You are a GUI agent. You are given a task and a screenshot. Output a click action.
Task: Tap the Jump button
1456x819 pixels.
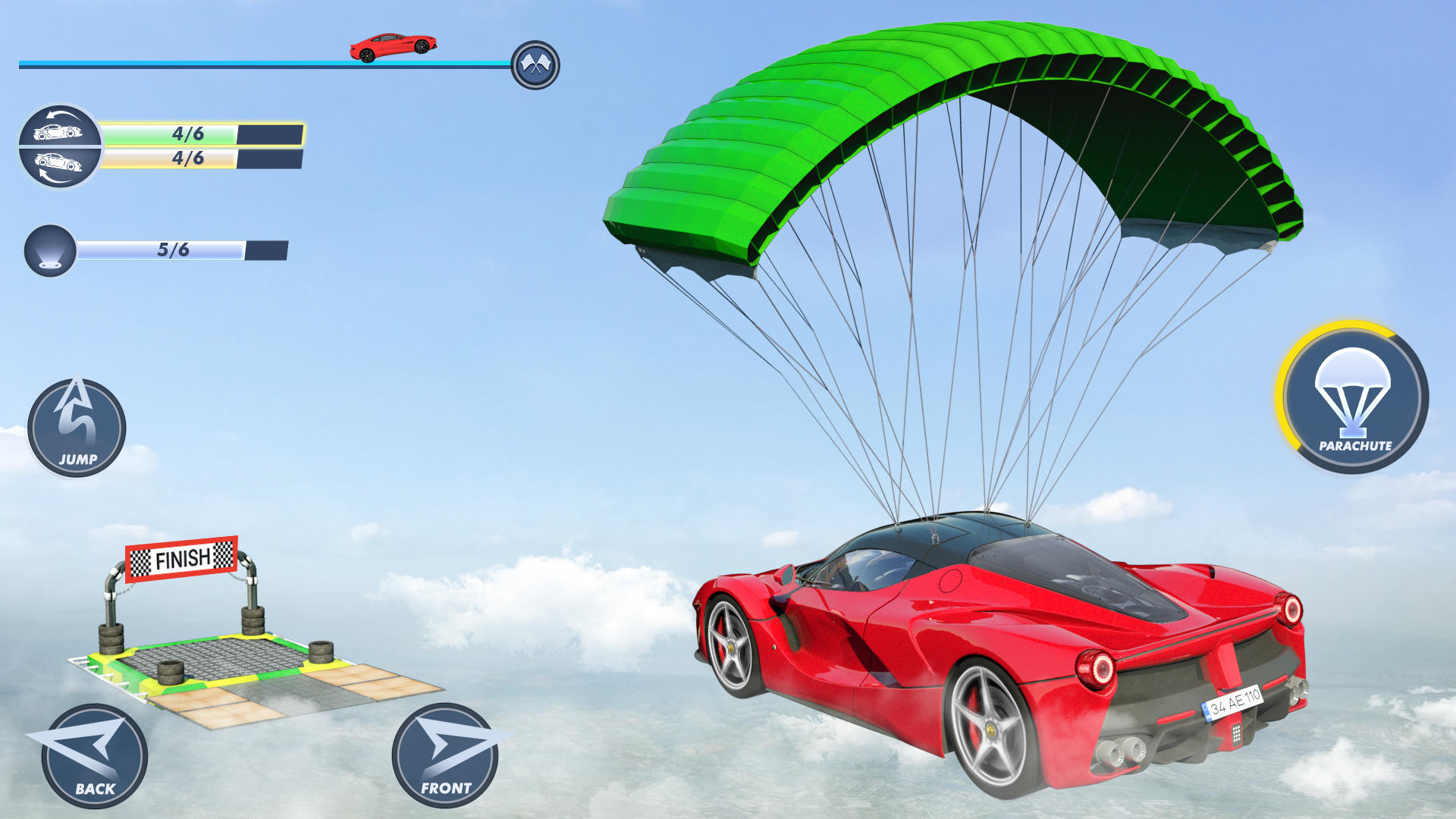[x=77, y=428]
